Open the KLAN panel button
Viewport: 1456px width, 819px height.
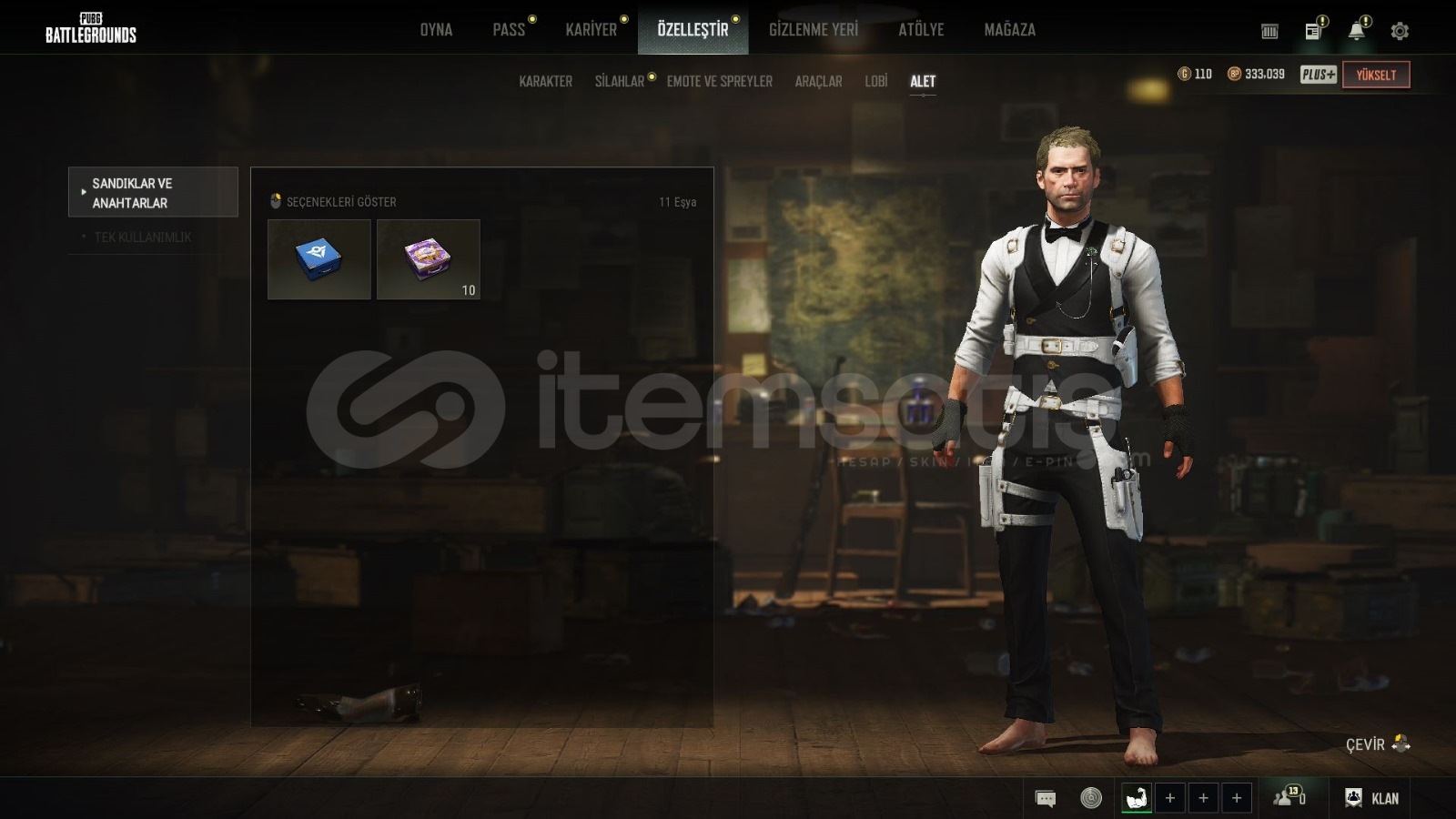1372,797
